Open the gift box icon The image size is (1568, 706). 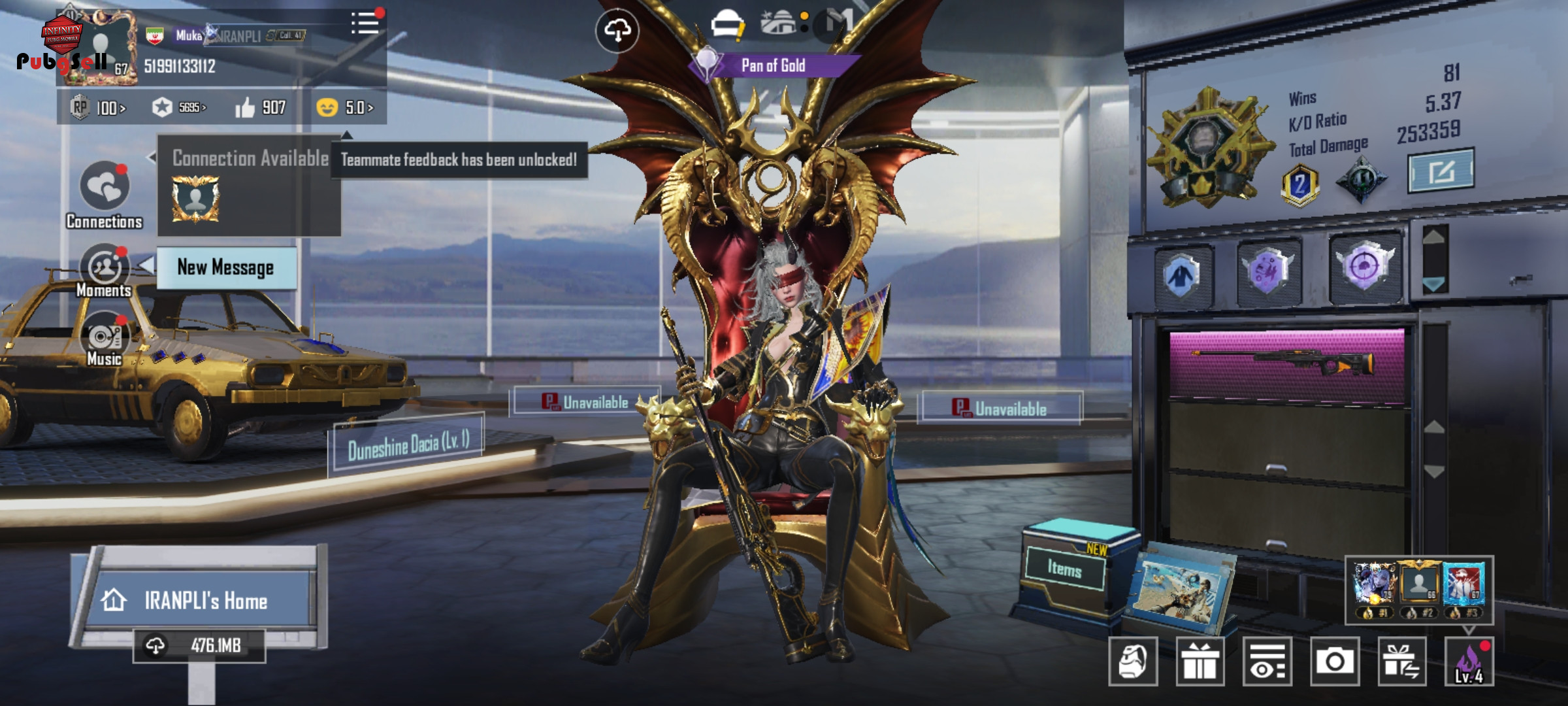(x=1200, y=662)
